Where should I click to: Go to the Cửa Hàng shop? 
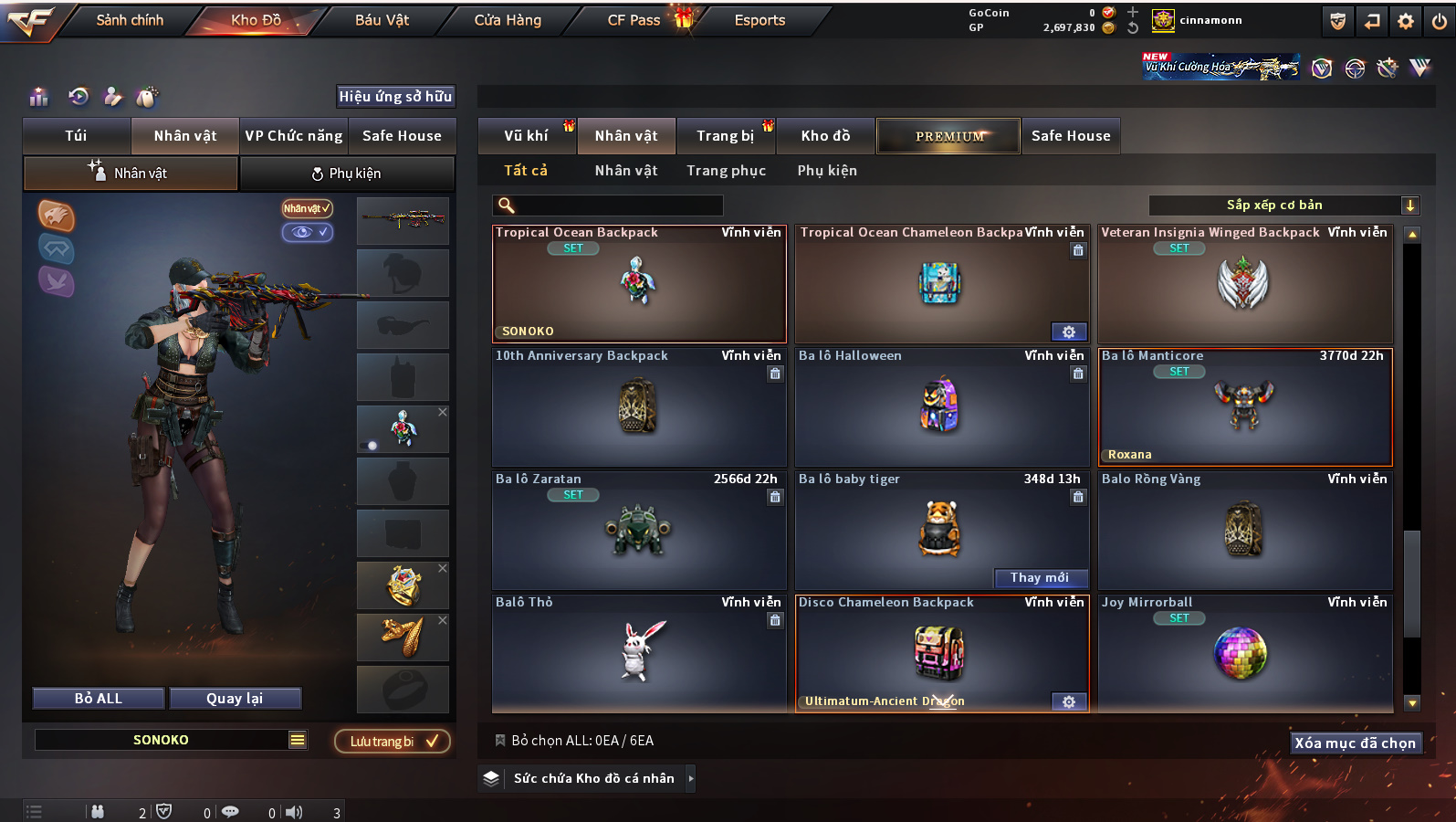pos(508,20)
